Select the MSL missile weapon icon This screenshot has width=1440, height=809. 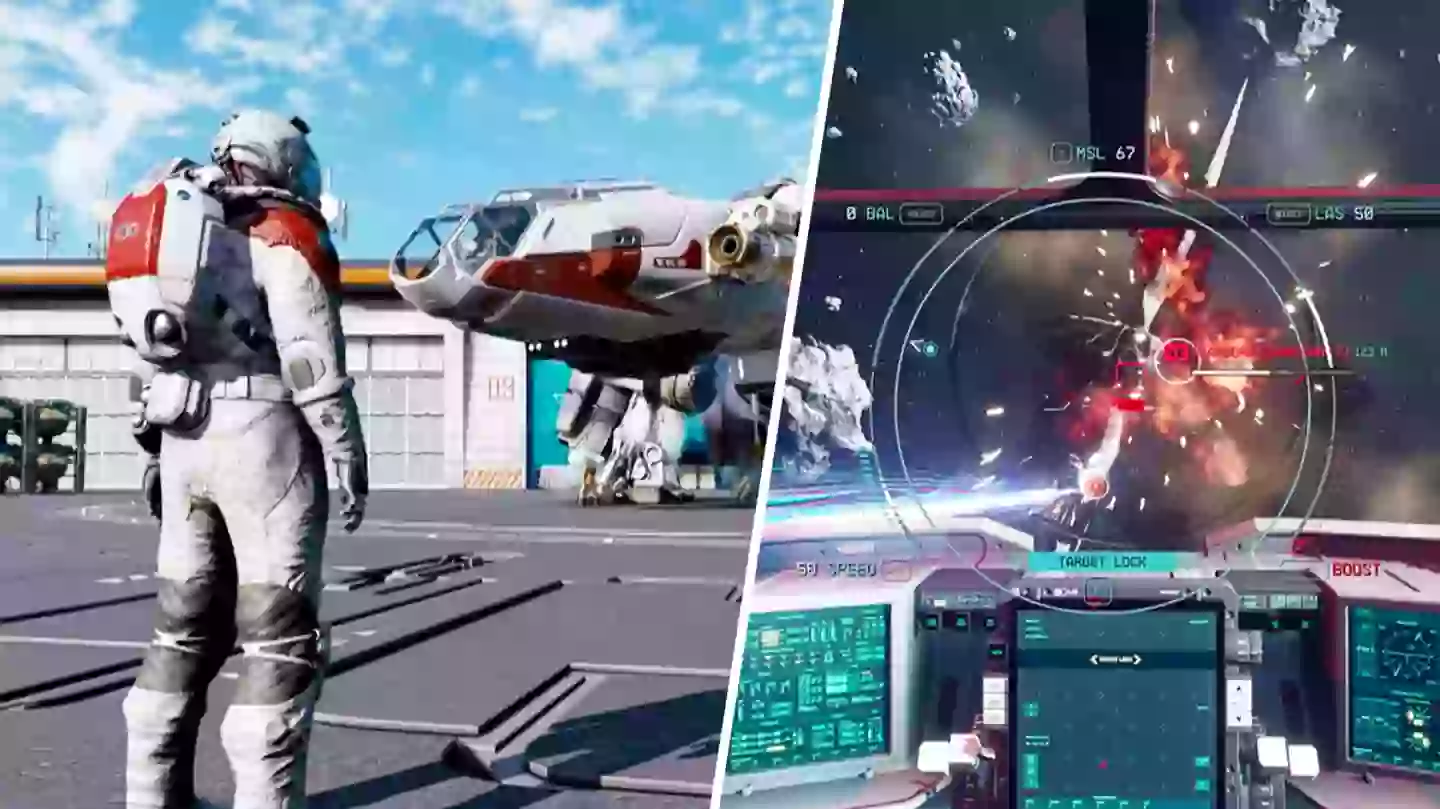(1060, 154)
